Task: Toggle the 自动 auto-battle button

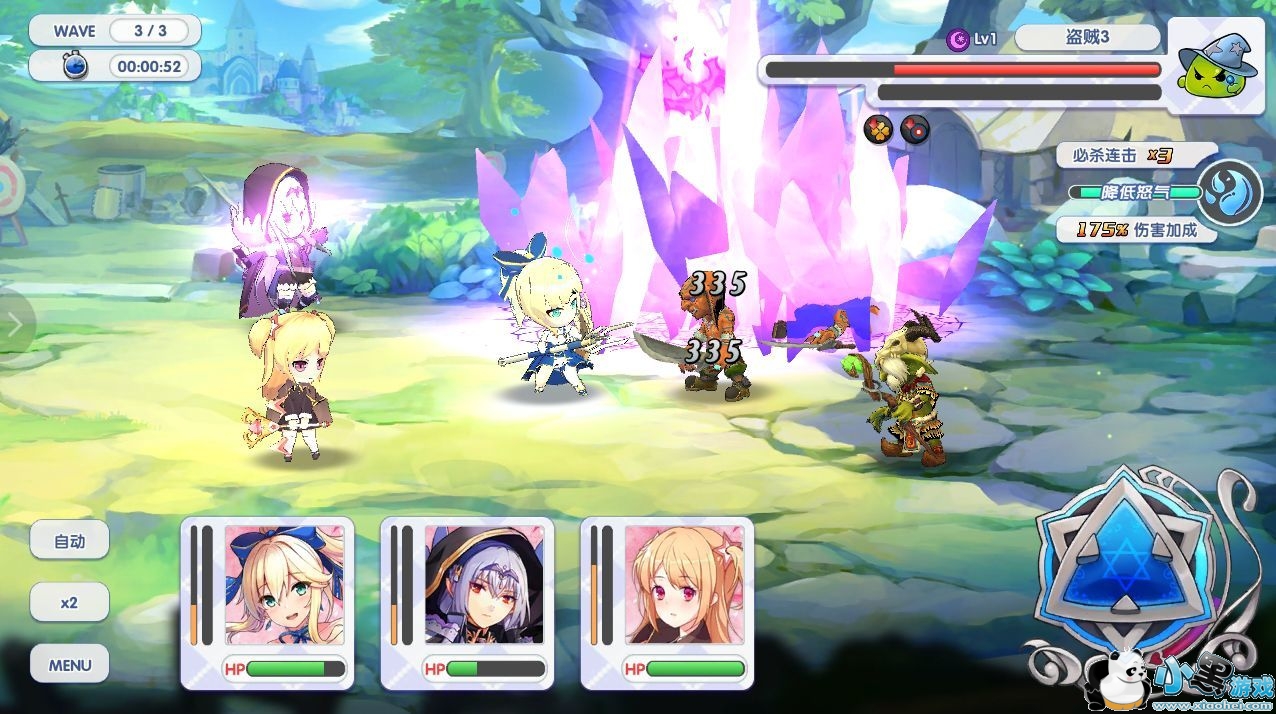Action: [x=69, y=541]
